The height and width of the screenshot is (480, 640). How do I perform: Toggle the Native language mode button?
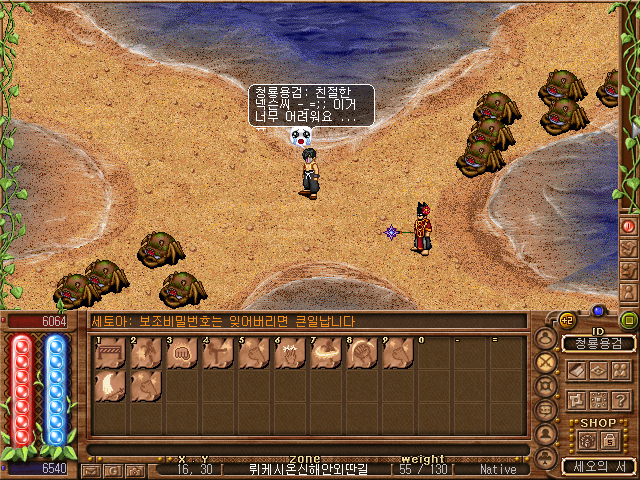click(x=498, y=469)
